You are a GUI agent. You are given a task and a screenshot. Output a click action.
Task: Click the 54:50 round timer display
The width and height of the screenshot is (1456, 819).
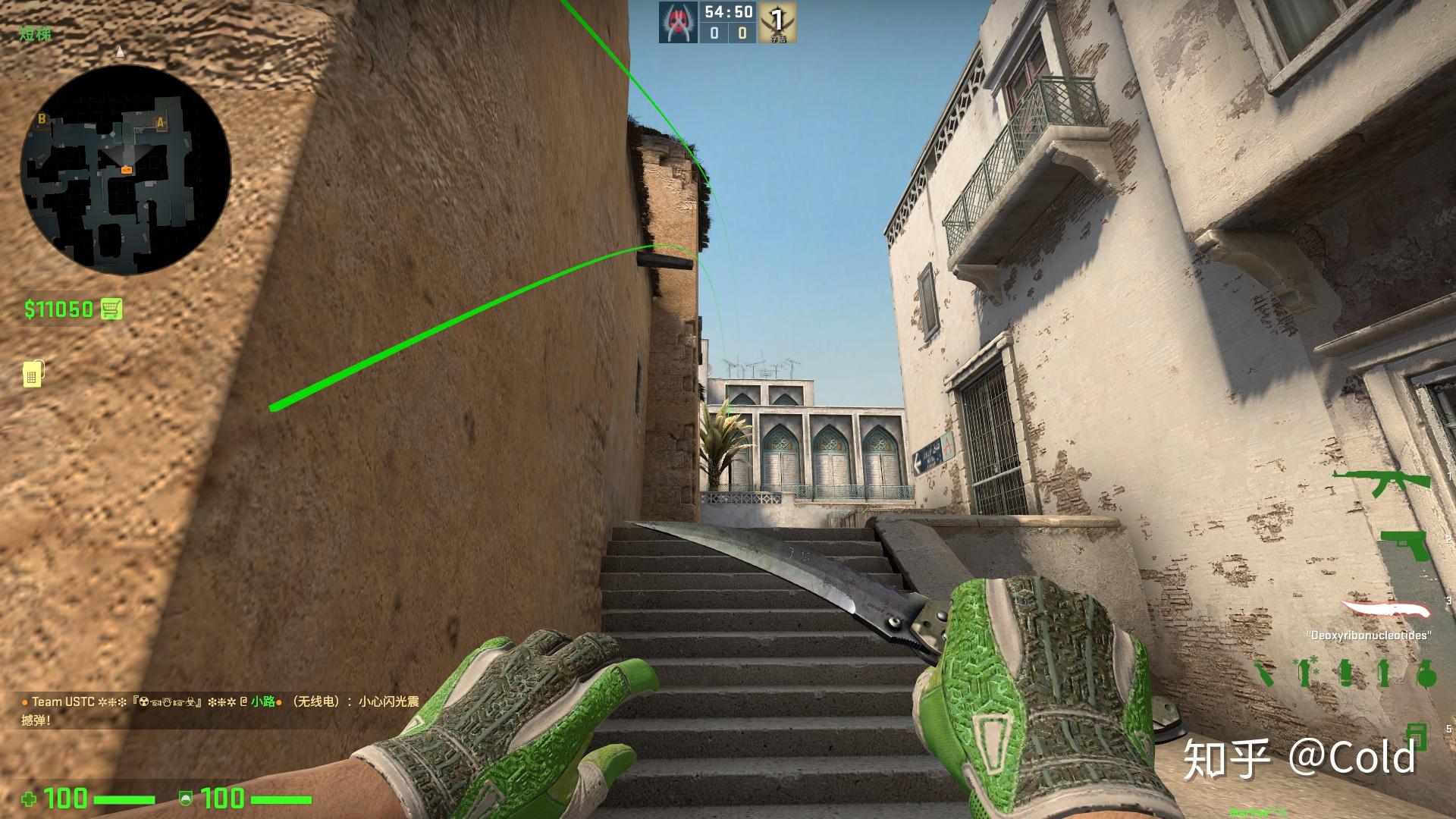(728, 11)
